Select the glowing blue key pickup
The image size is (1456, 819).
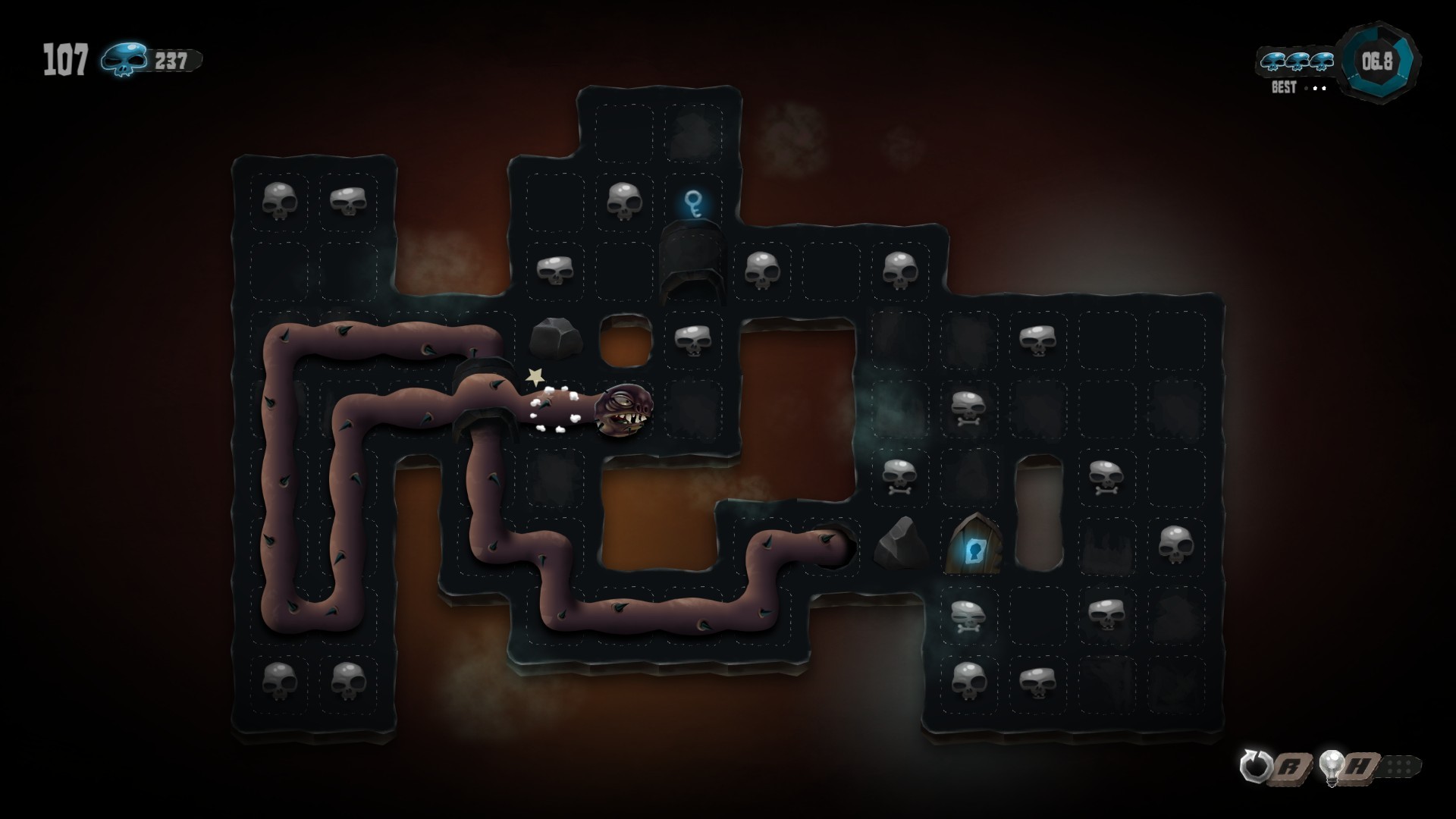pyautogui.click(x=694, y=205)
